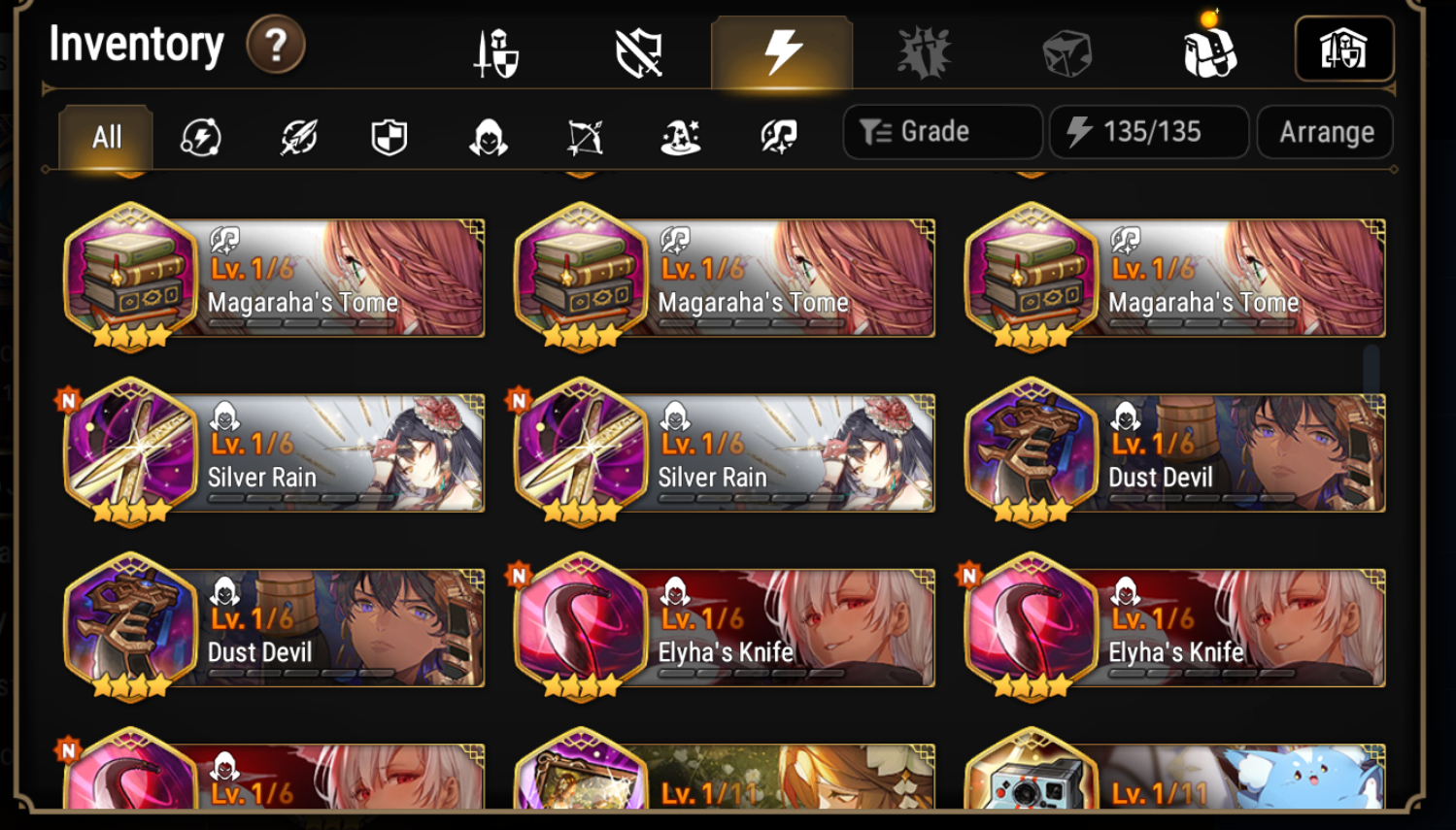This screenshot has height=830, width=1456.
Task: Click the Inventory help question mark
Action: (275, 45)
